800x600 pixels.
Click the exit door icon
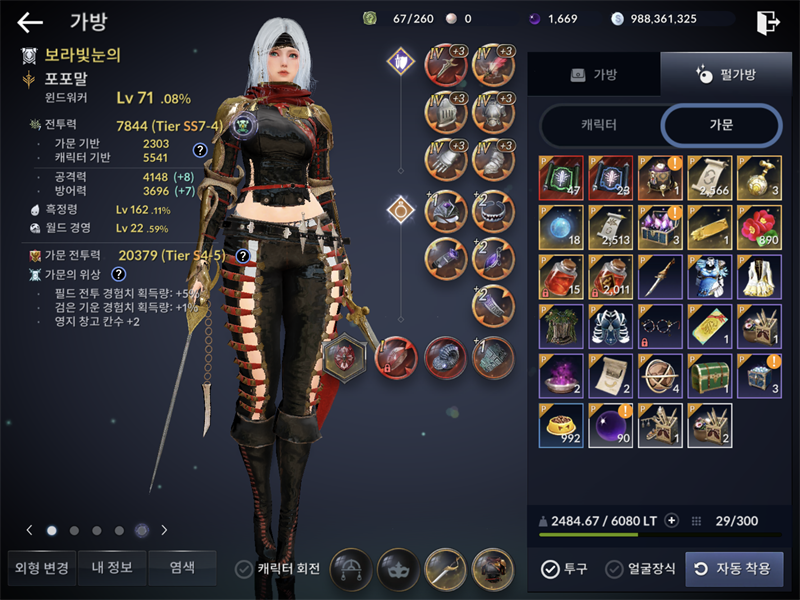click(x=767, y=21)
